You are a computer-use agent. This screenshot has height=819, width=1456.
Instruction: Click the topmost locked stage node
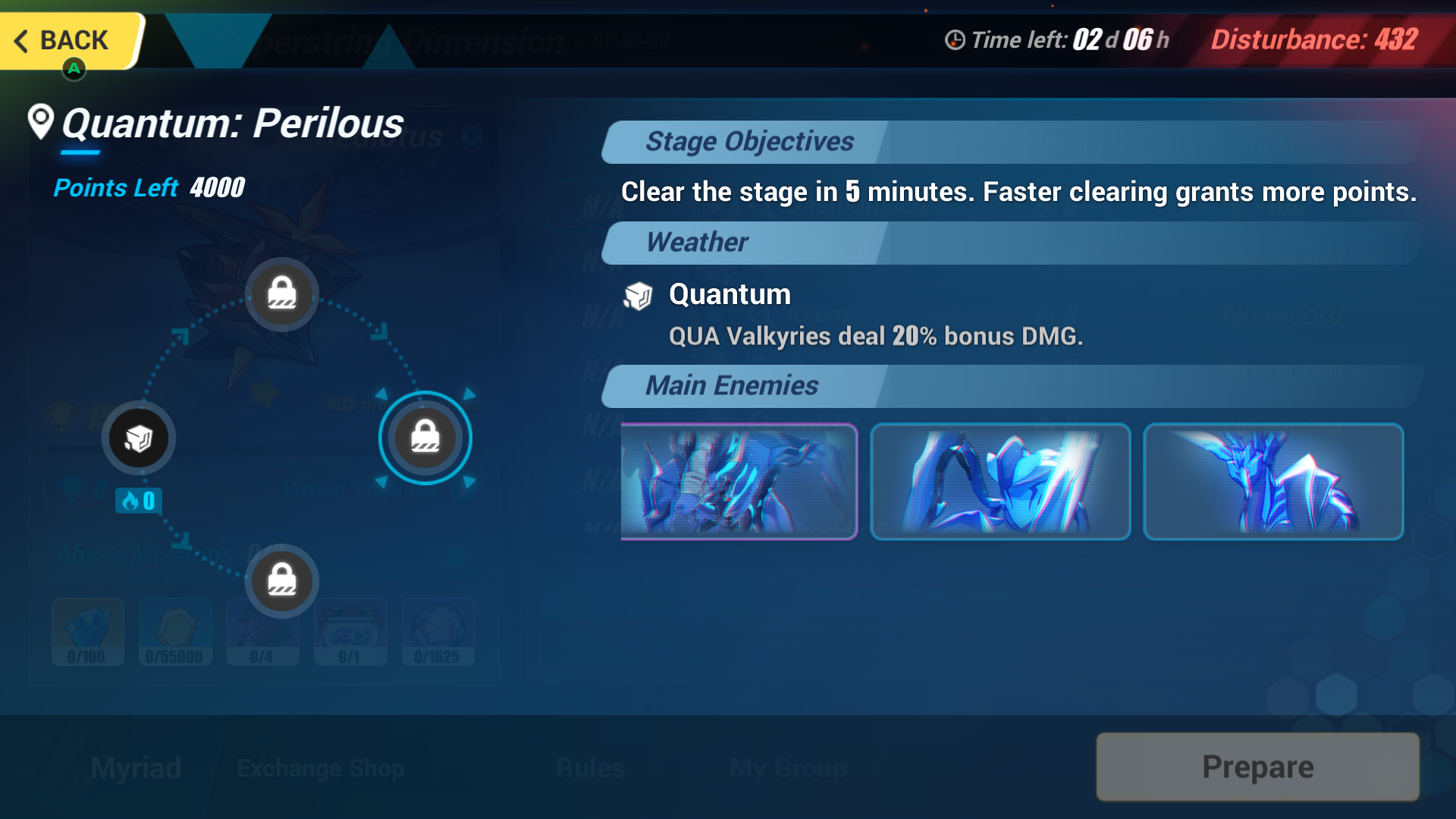[x=281, y=294]
